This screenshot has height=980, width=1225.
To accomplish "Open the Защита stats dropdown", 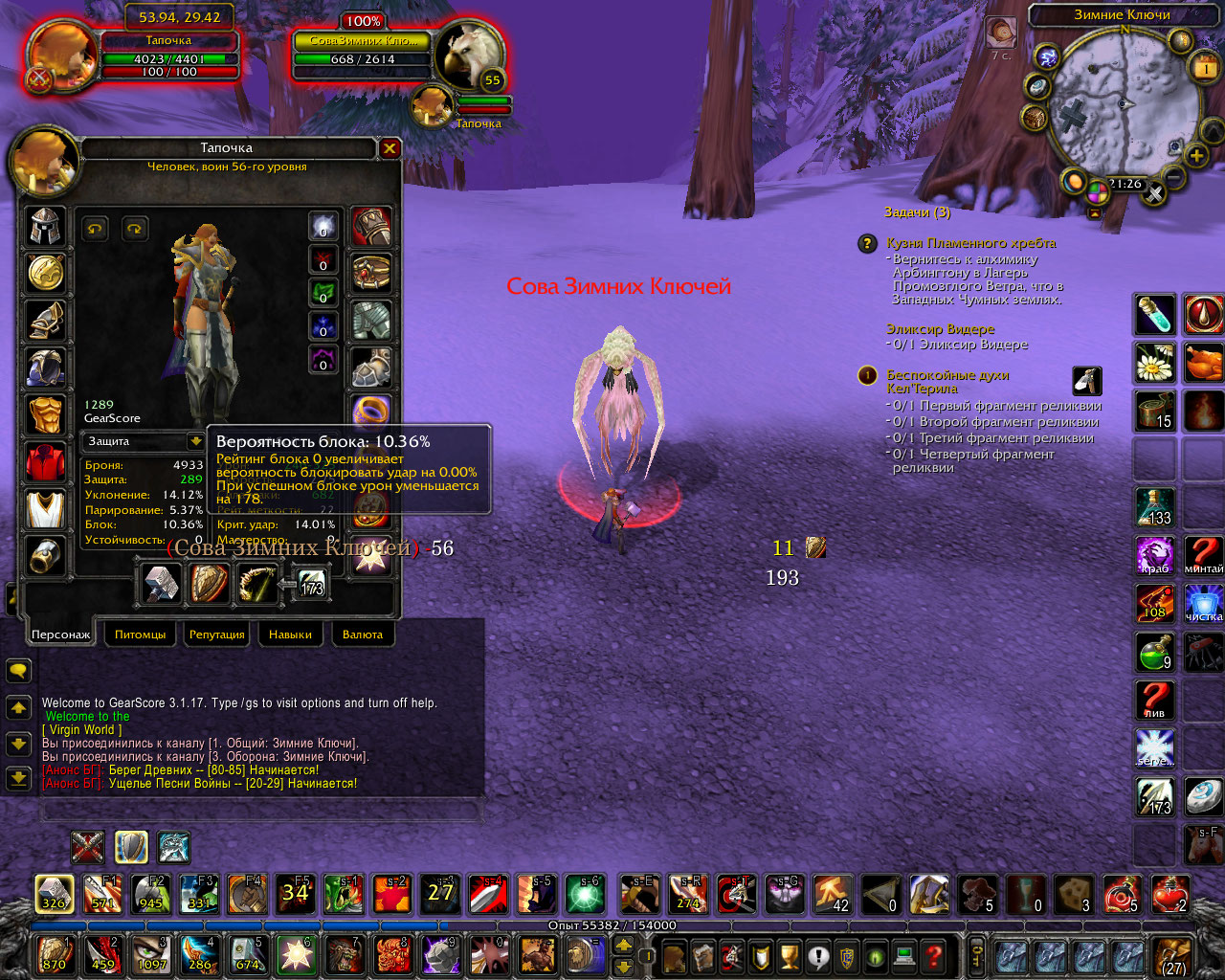I will pyautogui.click(x=195, y=441).
